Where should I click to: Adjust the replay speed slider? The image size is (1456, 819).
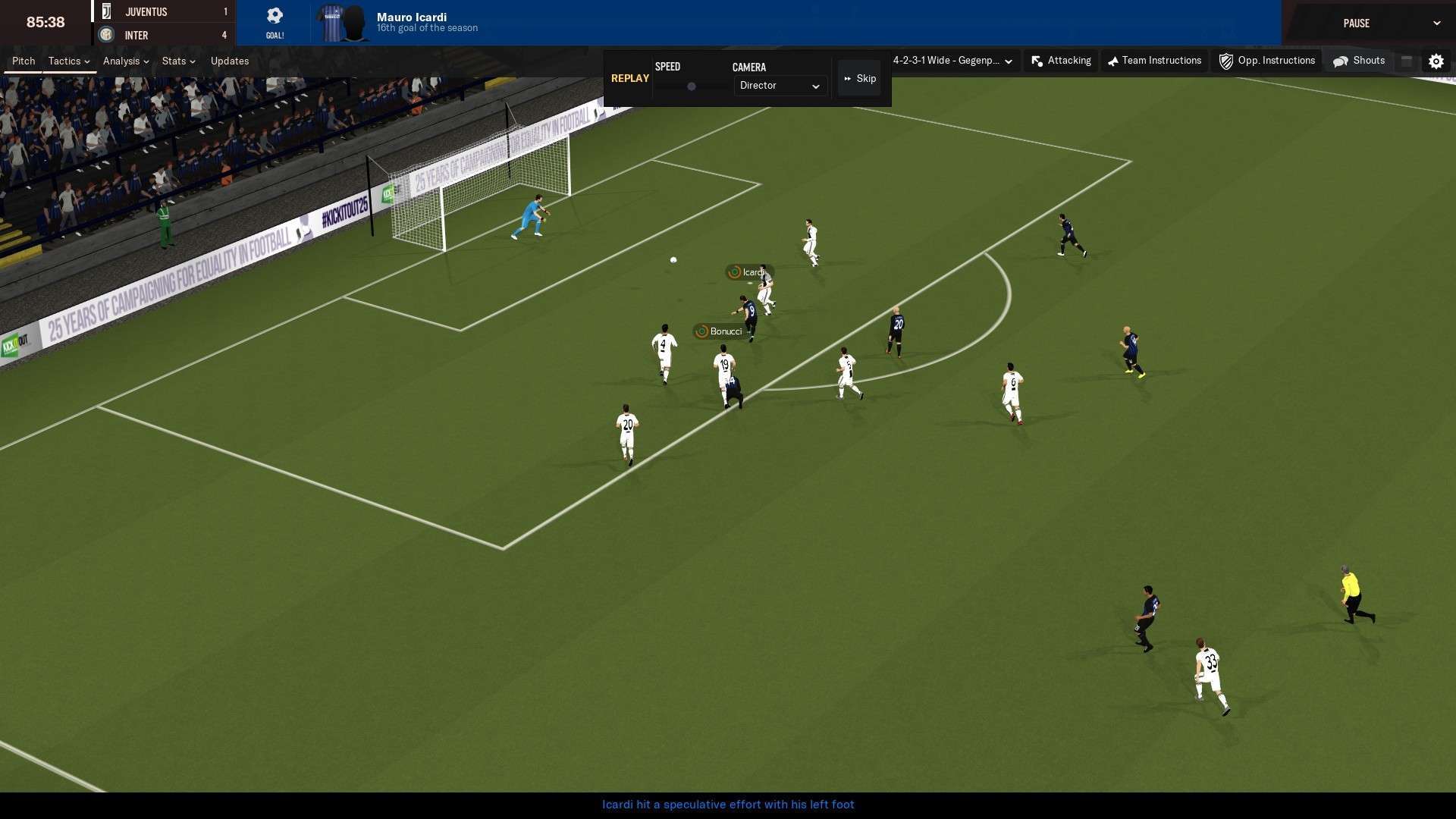tap(692, 86)
